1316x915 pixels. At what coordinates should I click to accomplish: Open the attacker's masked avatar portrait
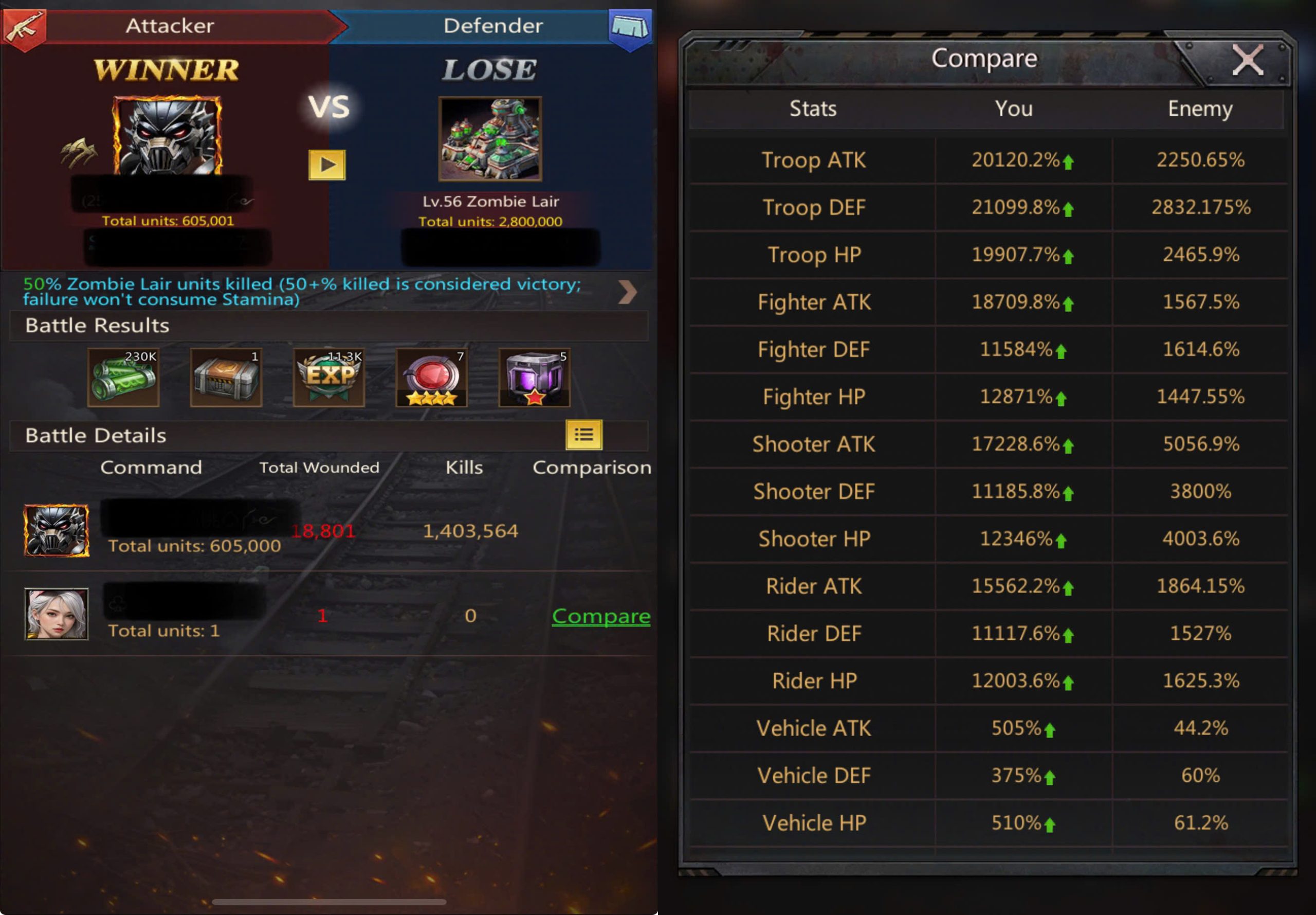pyautogui.click(x=167, y=136)
